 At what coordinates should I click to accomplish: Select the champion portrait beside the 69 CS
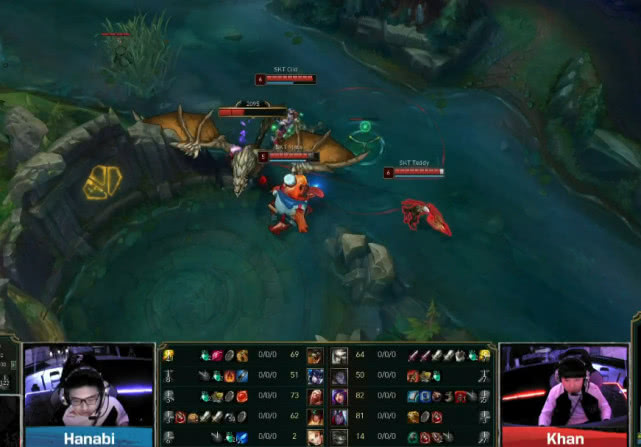[315, 356]
